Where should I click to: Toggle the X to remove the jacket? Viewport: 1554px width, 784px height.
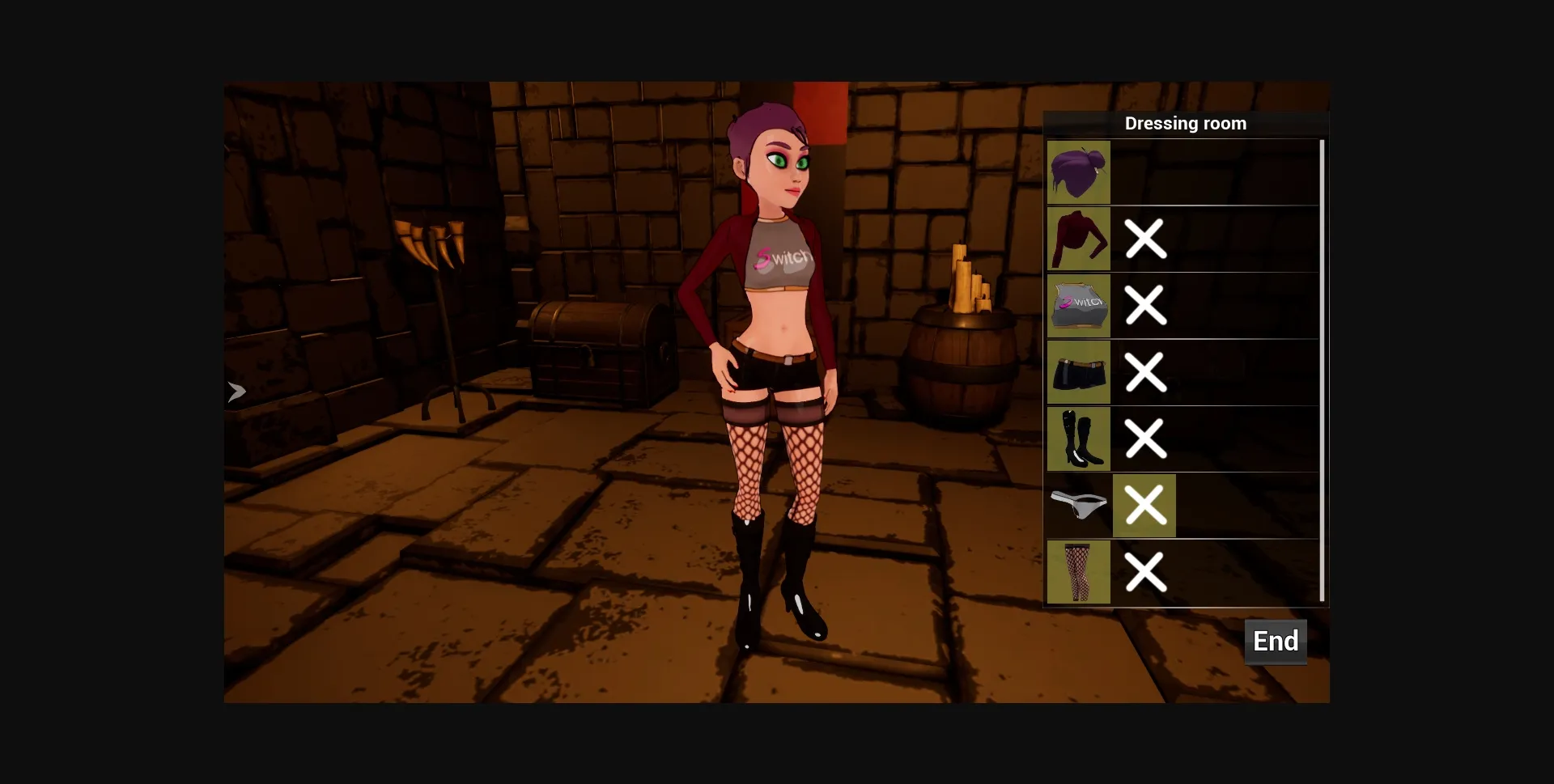pyautogui.click(x=1144, y=239)
